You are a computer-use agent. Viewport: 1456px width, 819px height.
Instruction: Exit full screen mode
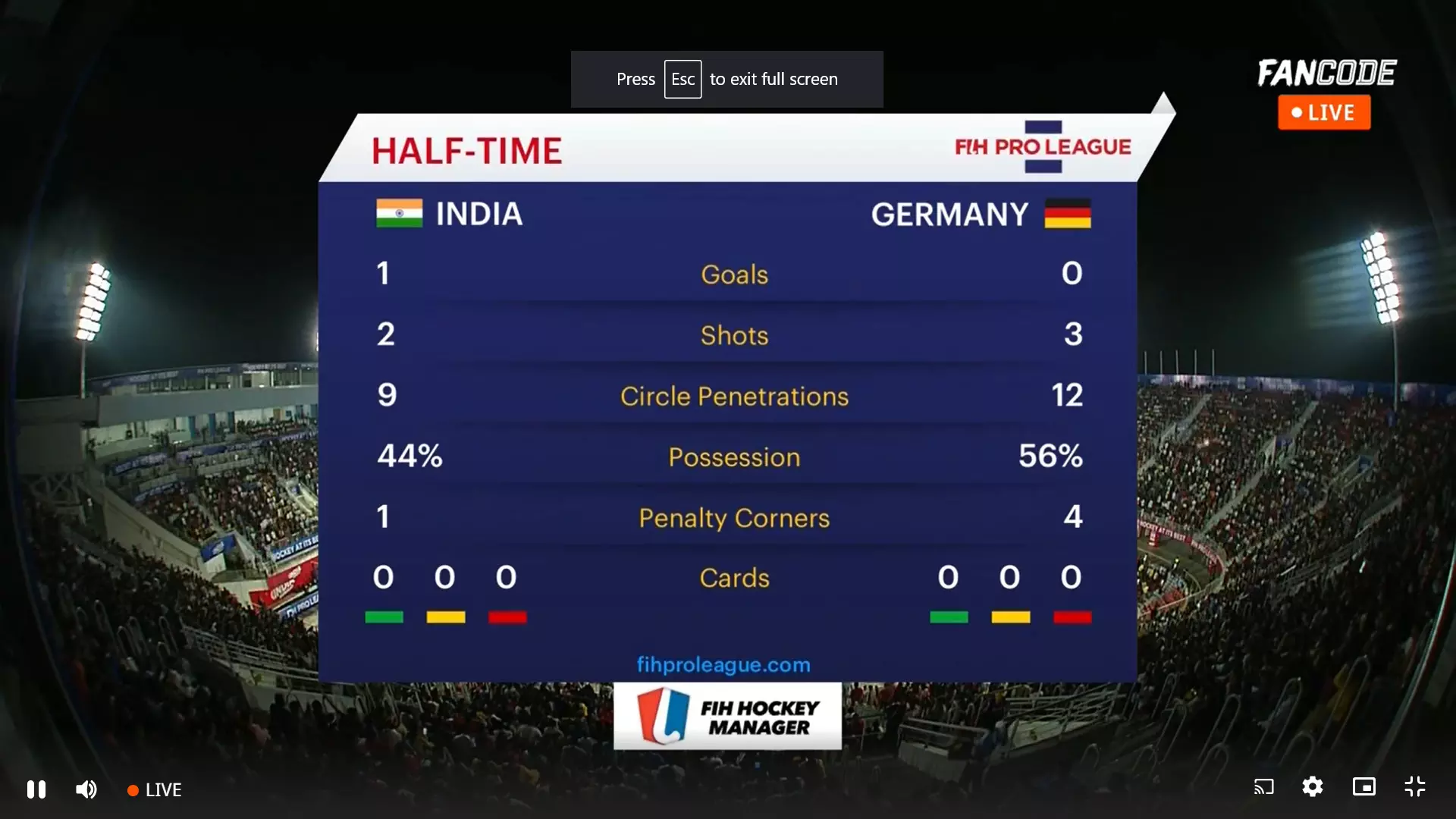click(1415, 787)
